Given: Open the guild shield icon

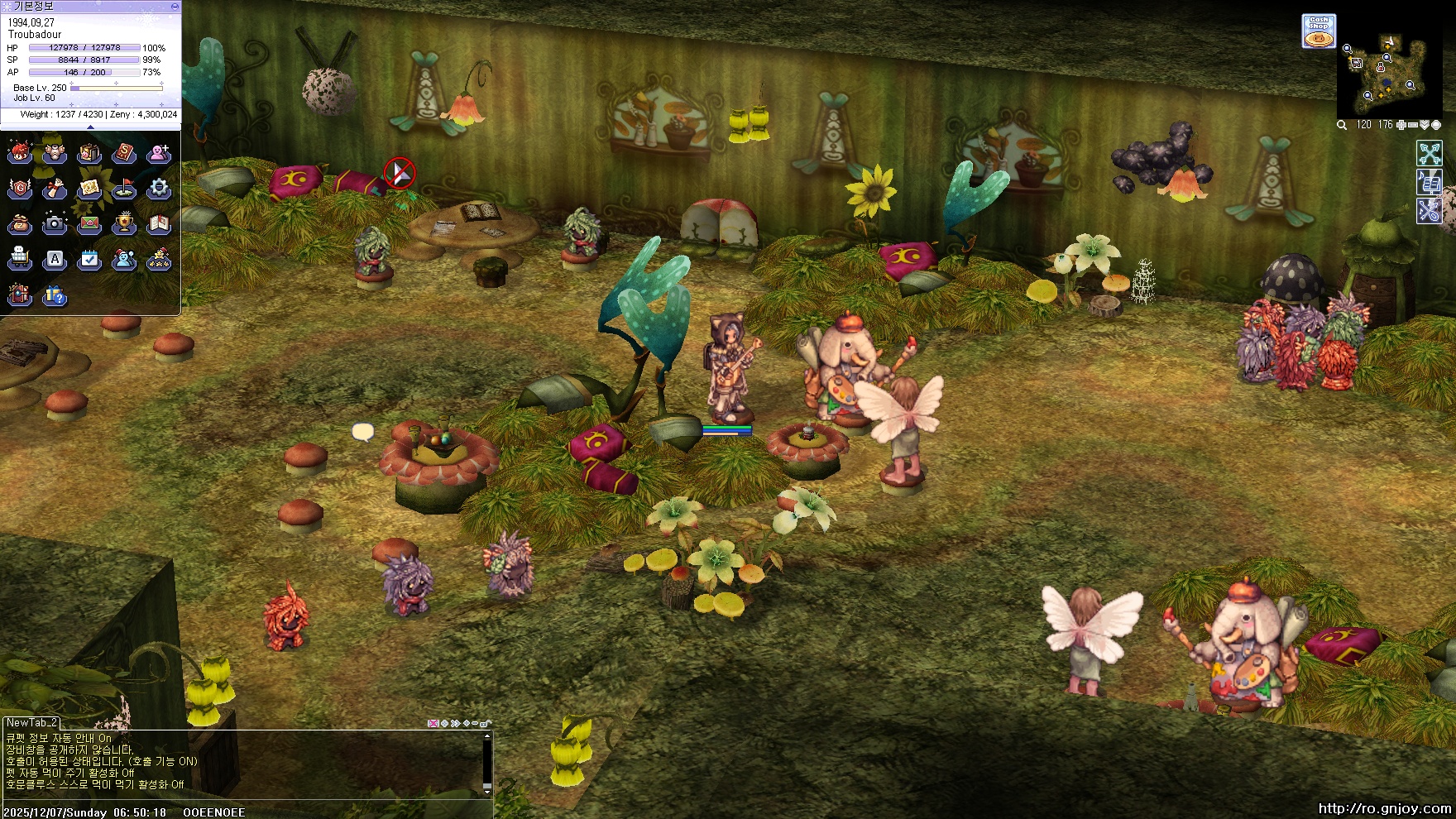Looking at the screenshot, I should click(20, 189).
